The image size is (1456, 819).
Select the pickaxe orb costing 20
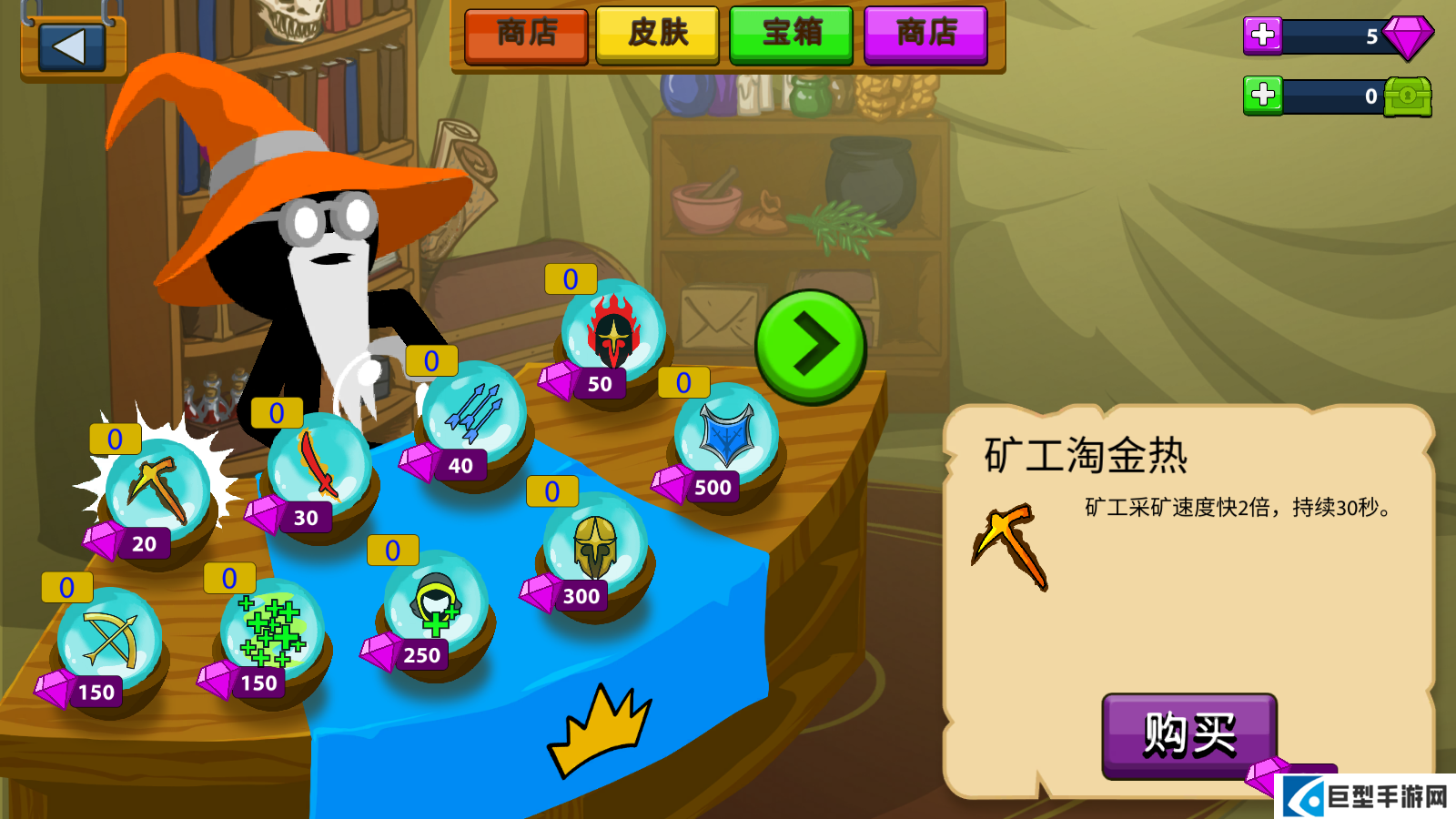(158, 492)
